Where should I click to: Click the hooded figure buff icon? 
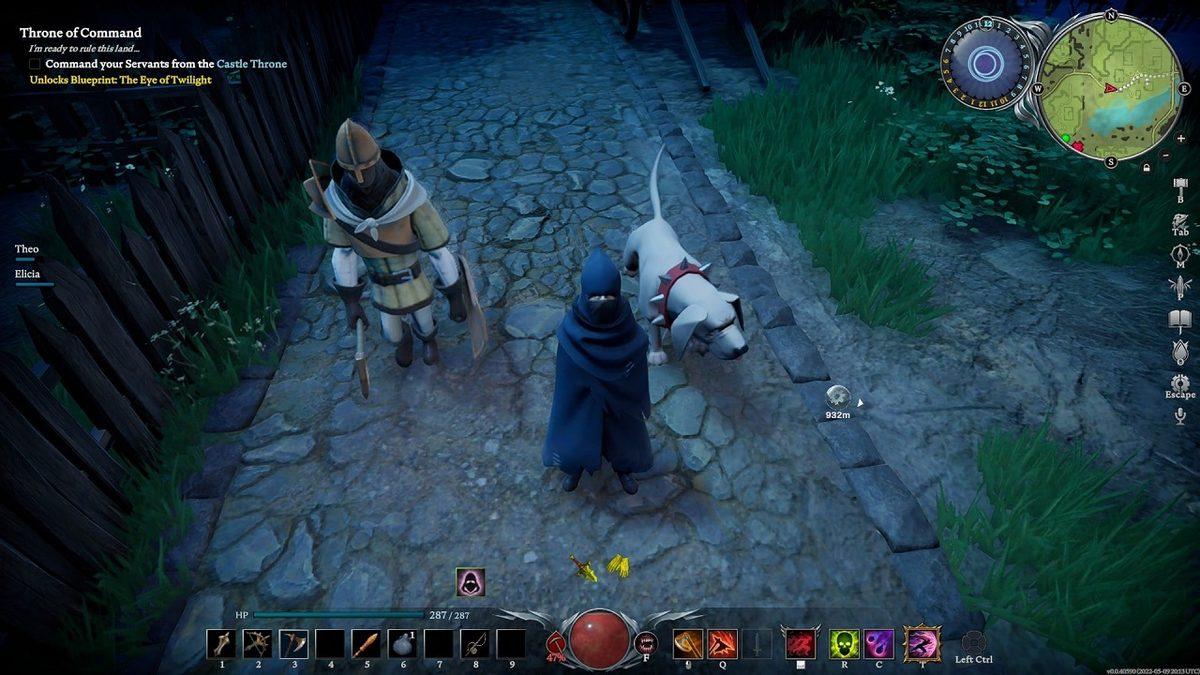point(470,582)
